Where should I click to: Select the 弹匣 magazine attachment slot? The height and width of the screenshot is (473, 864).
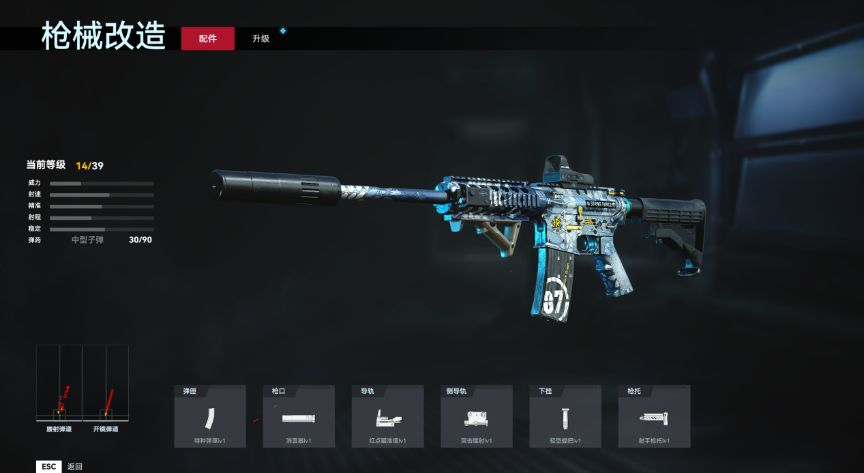[x=209, y=416]
